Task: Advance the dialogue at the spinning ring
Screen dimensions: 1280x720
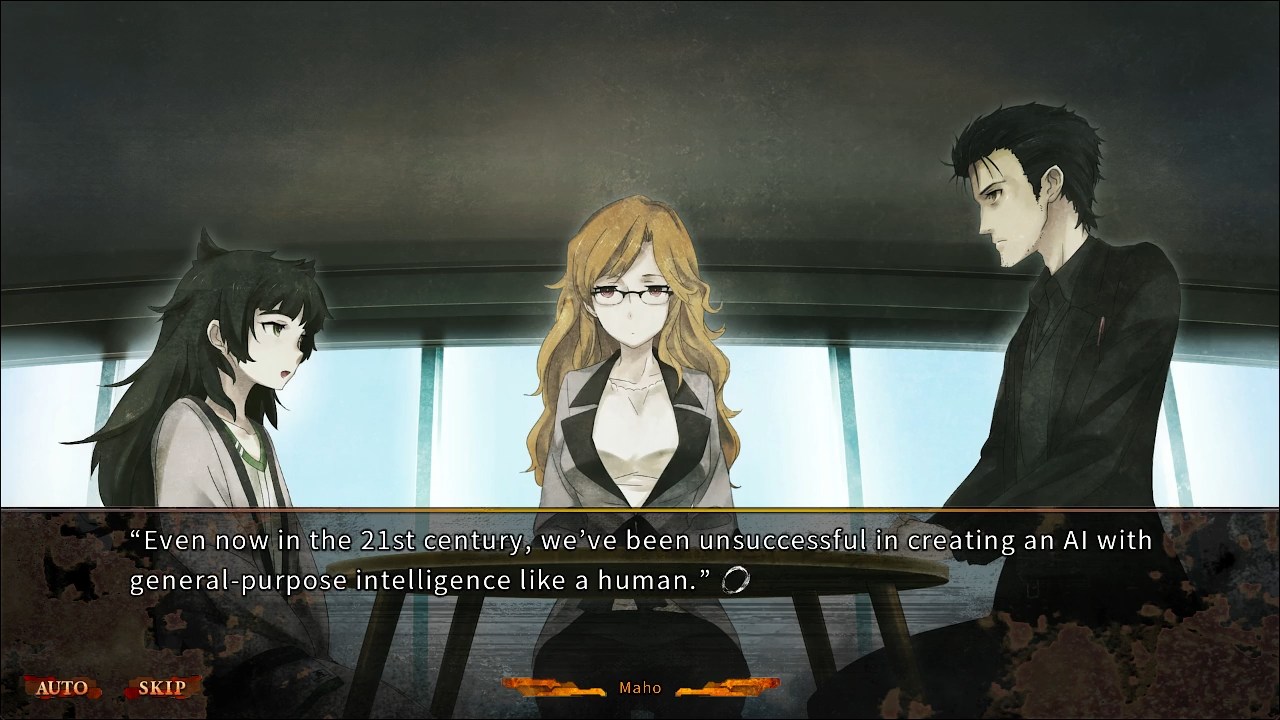Action: (735, 580)
